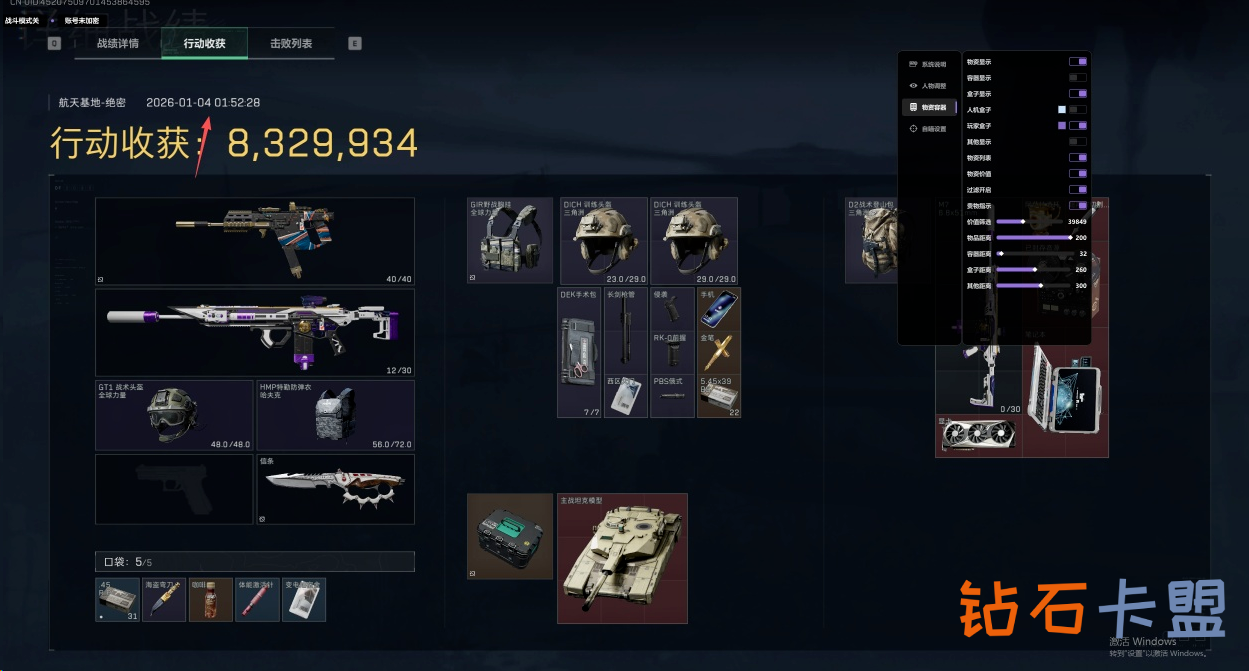Image resolution: width=1249 pixels, height=671 pixels.
Task: Select the DEK手术包 surgery kit
Action: [579, 353]
